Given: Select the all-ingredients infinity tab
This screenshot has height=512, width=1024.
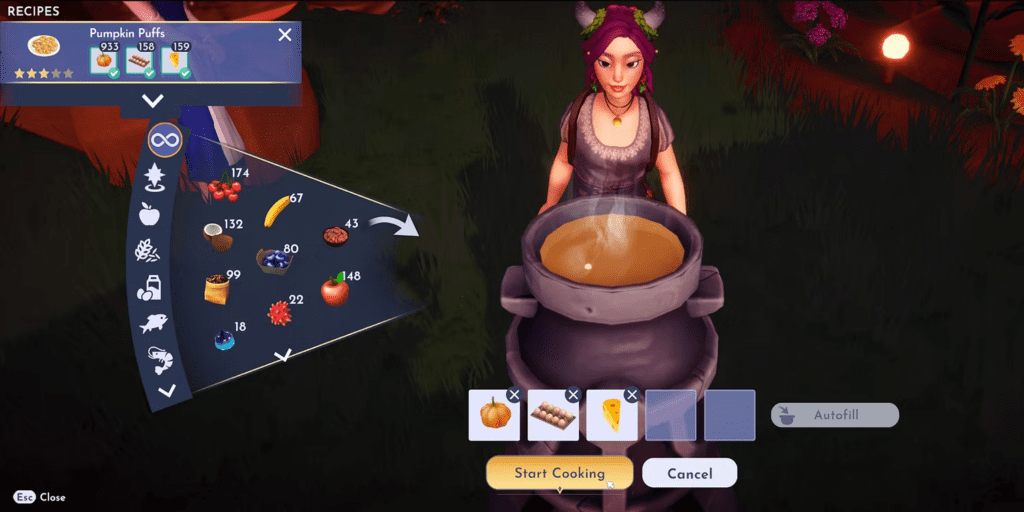Looking at the screenshot, I should point(164,139).
